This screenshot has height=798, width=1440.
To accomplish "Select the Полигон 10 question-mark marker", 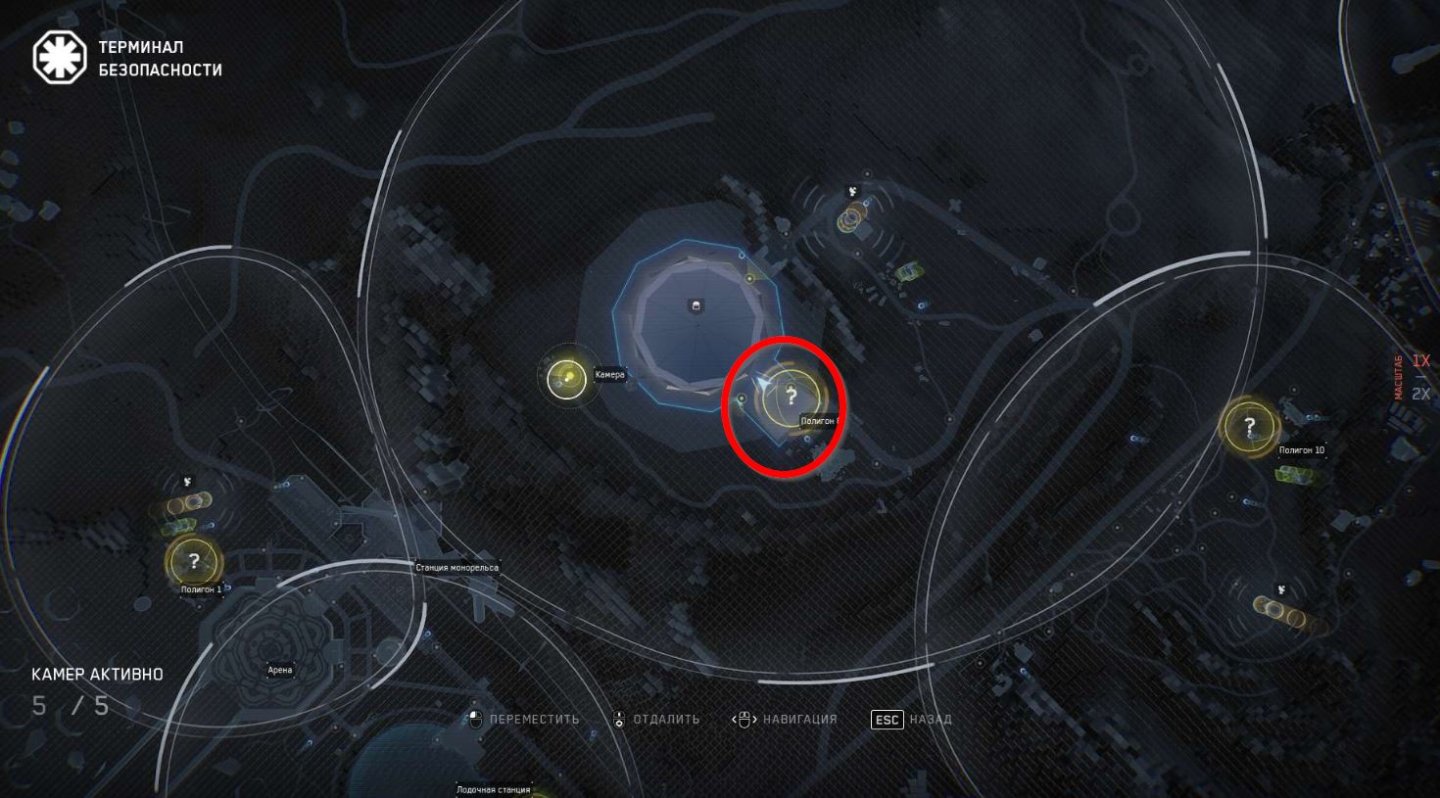I will click(x=1249, y=426).
